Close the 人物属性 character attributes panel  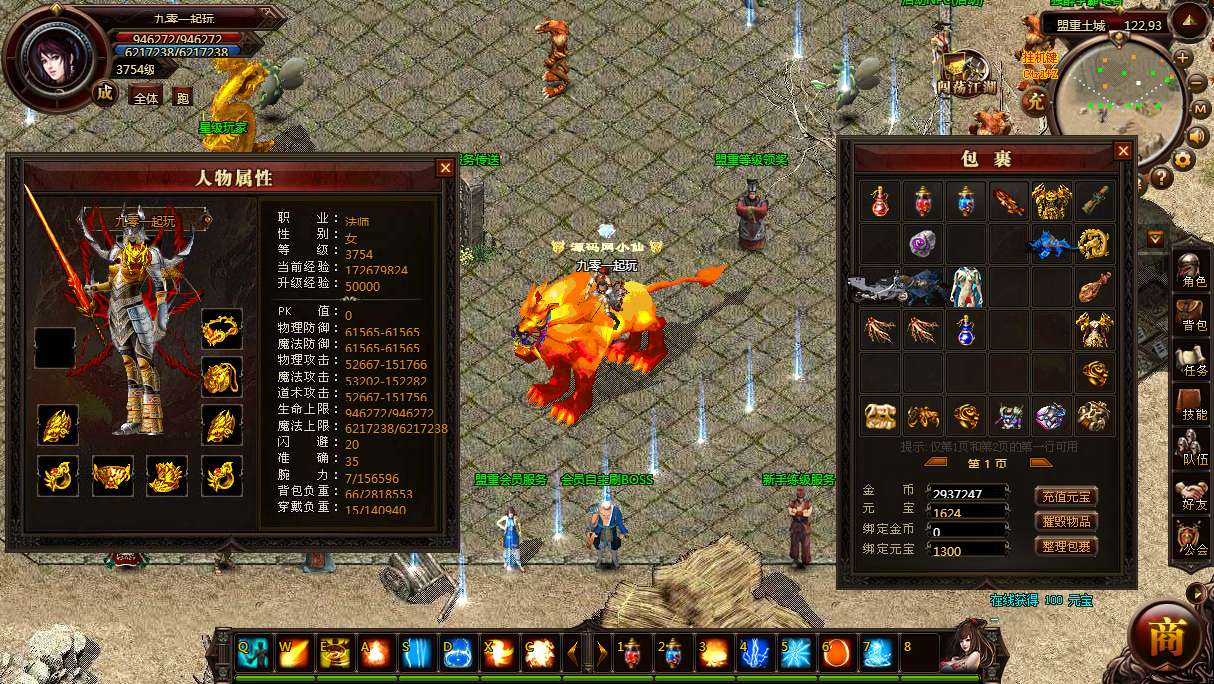(x=445, y=168)
